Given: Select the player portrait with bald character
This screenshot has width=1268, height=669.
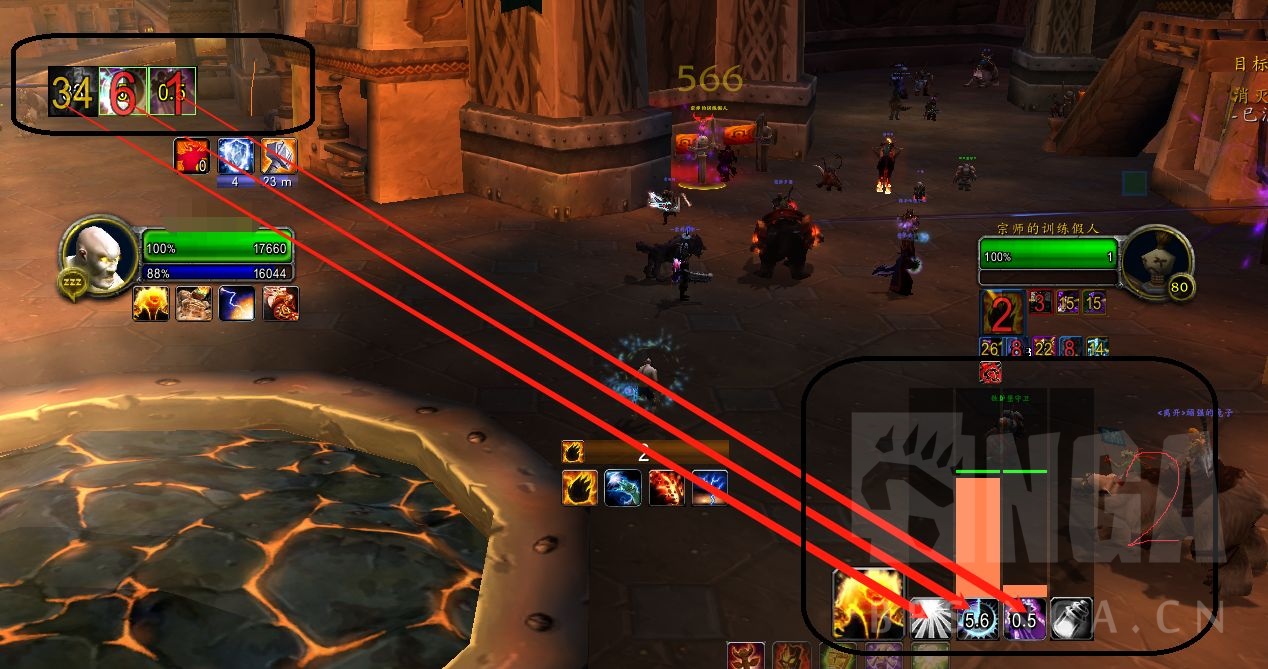Looking at the screenshot, I should coord(99,253).
